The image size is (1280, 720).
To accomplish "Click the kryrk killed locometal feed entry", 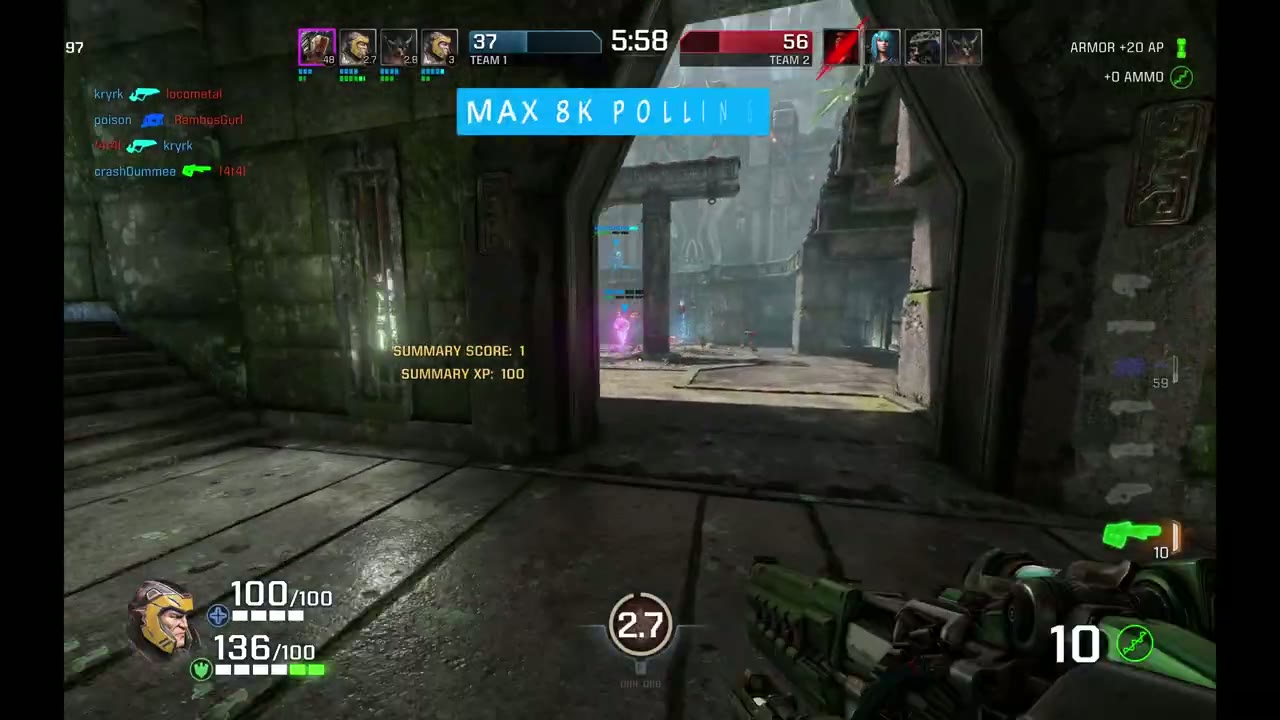I will coord(158,94).
